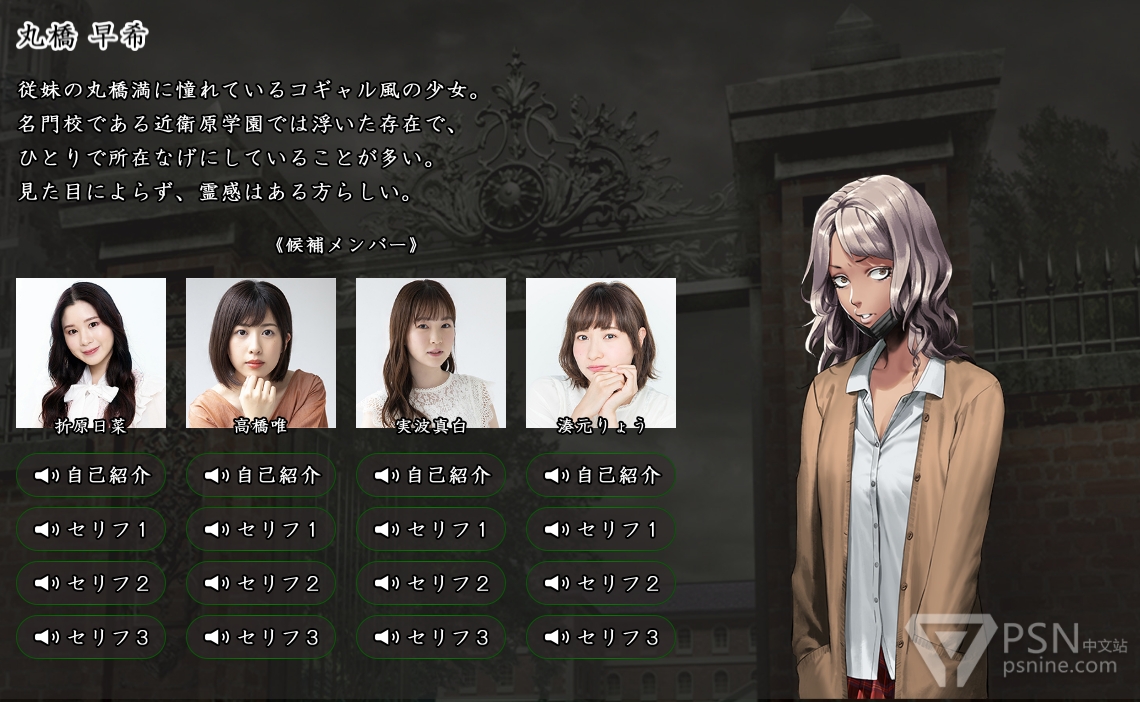Image resolution: width=1140 pixels, height=702 pixels.
Task: Play 折原日菜's セリフ2 voice sample
Action: pyautogui.click(x=91, y=583)
